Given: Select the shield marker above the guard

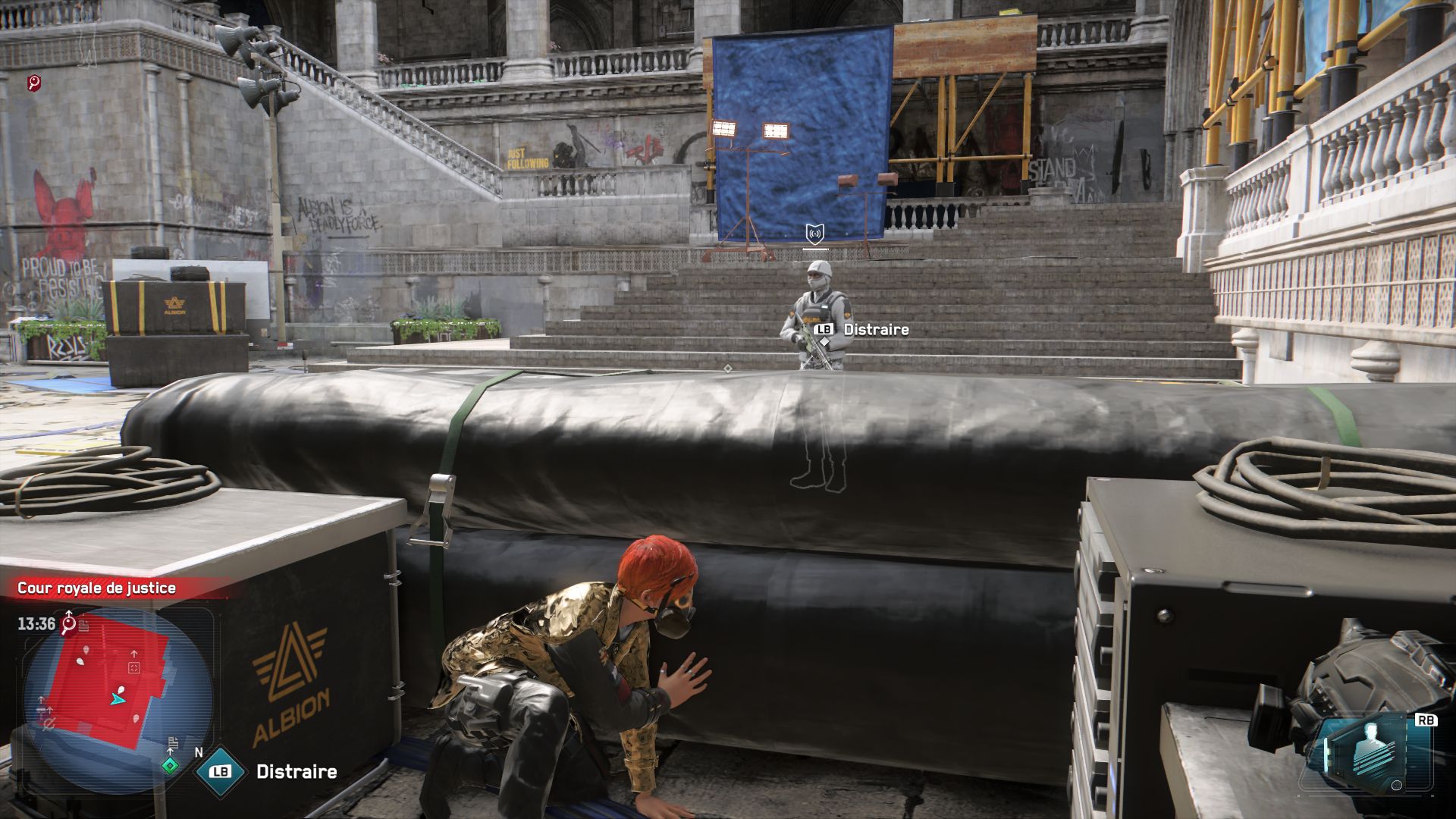Looking at the screenshot, I should (815, 233).
